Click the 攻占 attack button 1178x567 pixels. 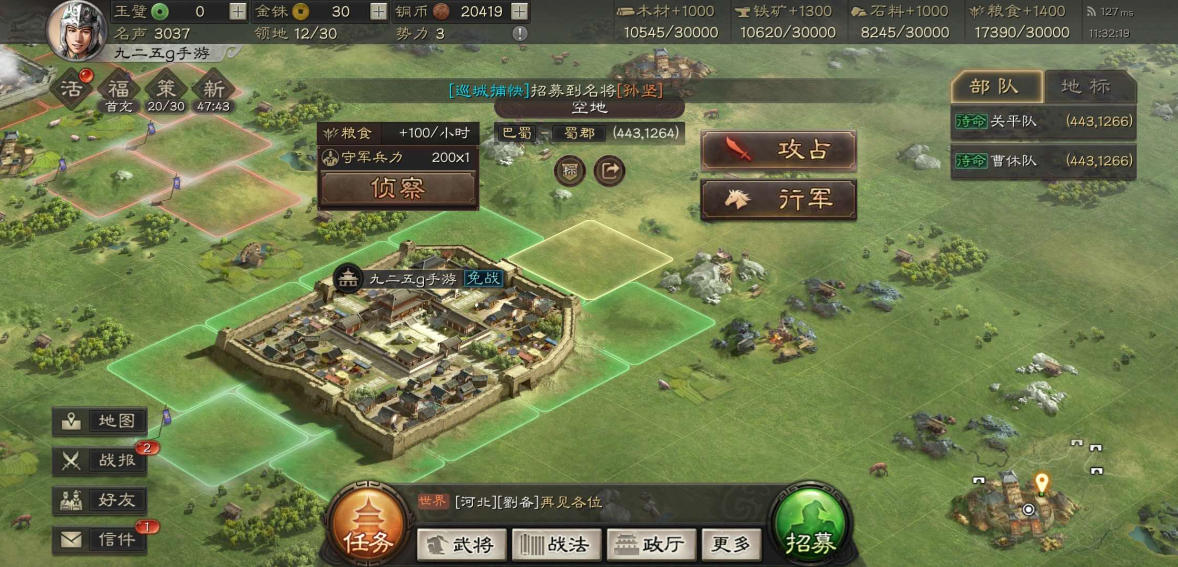pyautogui.click(x=778, y=150)
